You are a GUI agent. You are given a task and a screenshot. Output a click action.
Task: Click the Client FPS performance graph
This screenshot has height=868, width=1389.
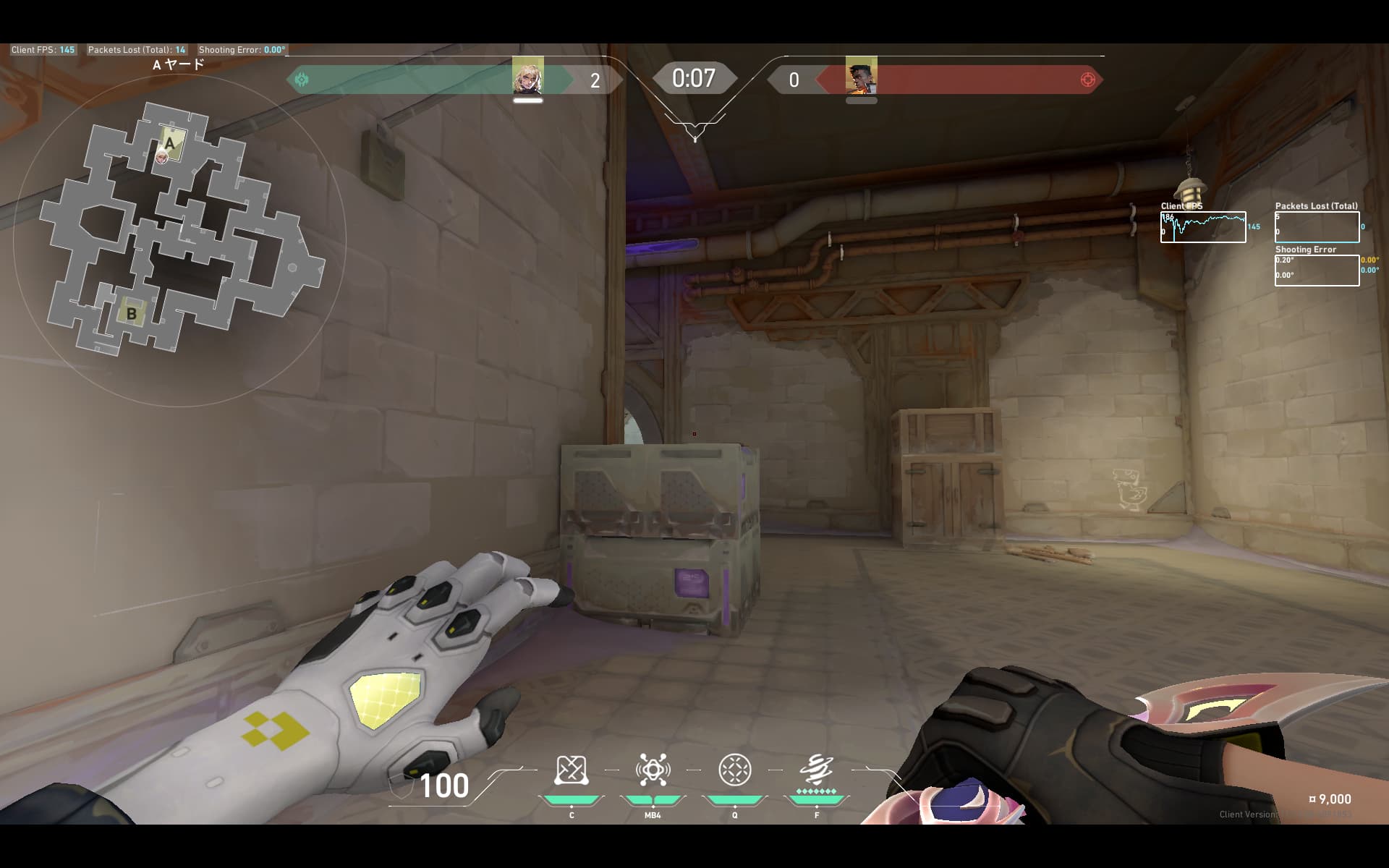[1203, 227]
